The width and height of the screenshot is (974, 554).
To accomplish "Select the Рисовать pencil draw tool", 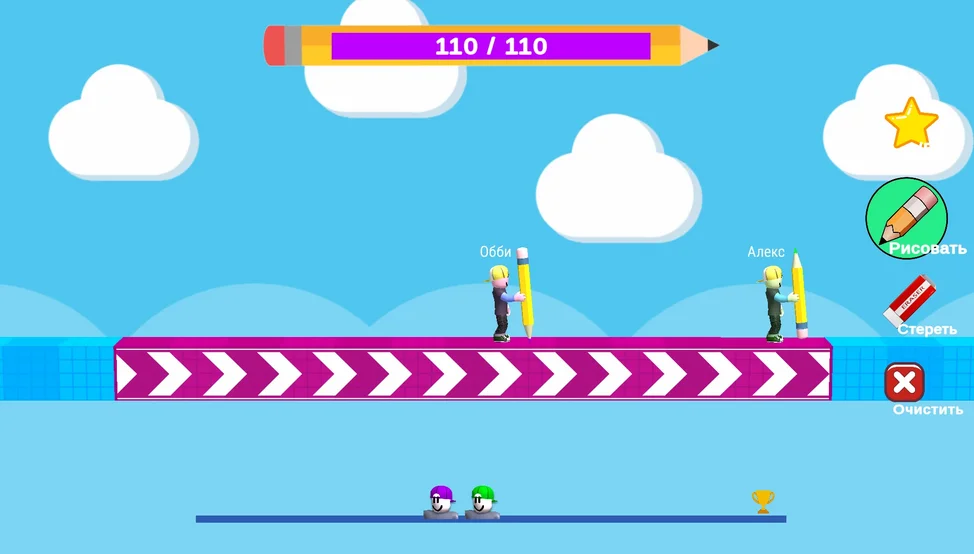I will pos(907,217).
